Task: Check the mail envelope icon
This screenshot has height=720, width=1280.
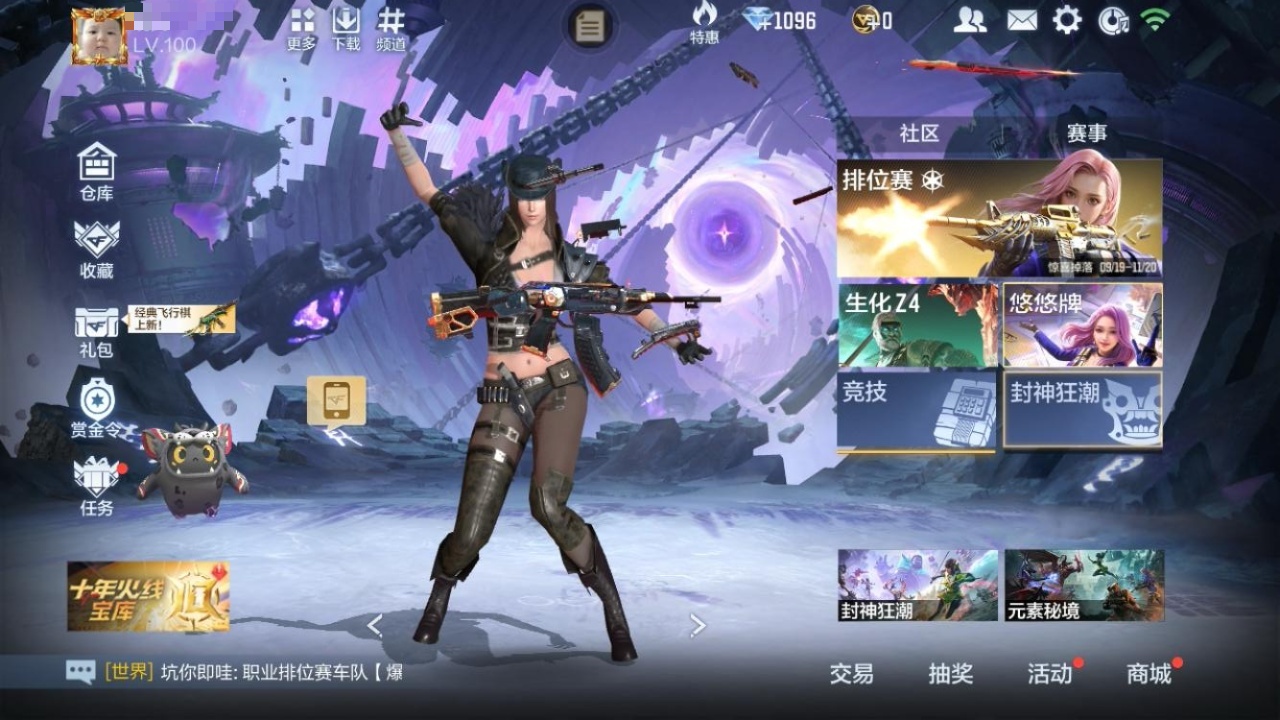Action: 1021,20
